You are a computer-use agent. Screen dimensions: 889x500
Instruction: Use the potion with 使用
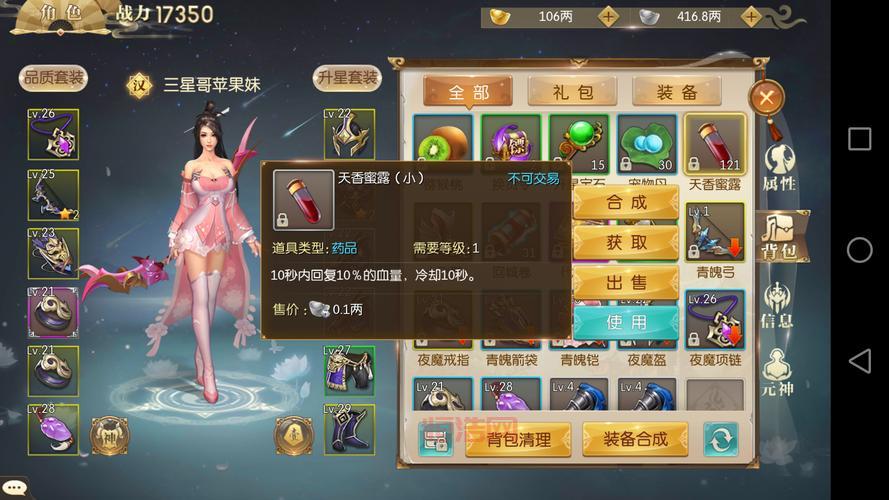626,322
